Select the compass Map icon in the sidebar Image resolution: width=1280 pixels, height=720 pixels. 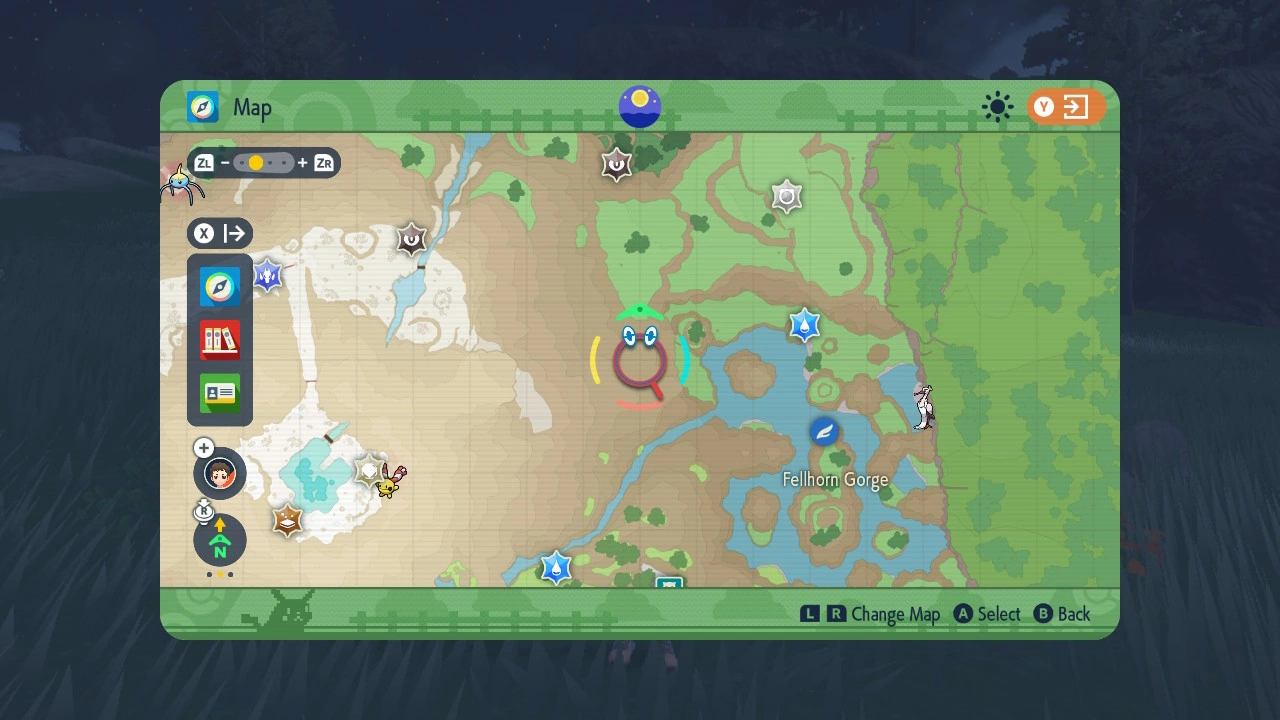219,286
